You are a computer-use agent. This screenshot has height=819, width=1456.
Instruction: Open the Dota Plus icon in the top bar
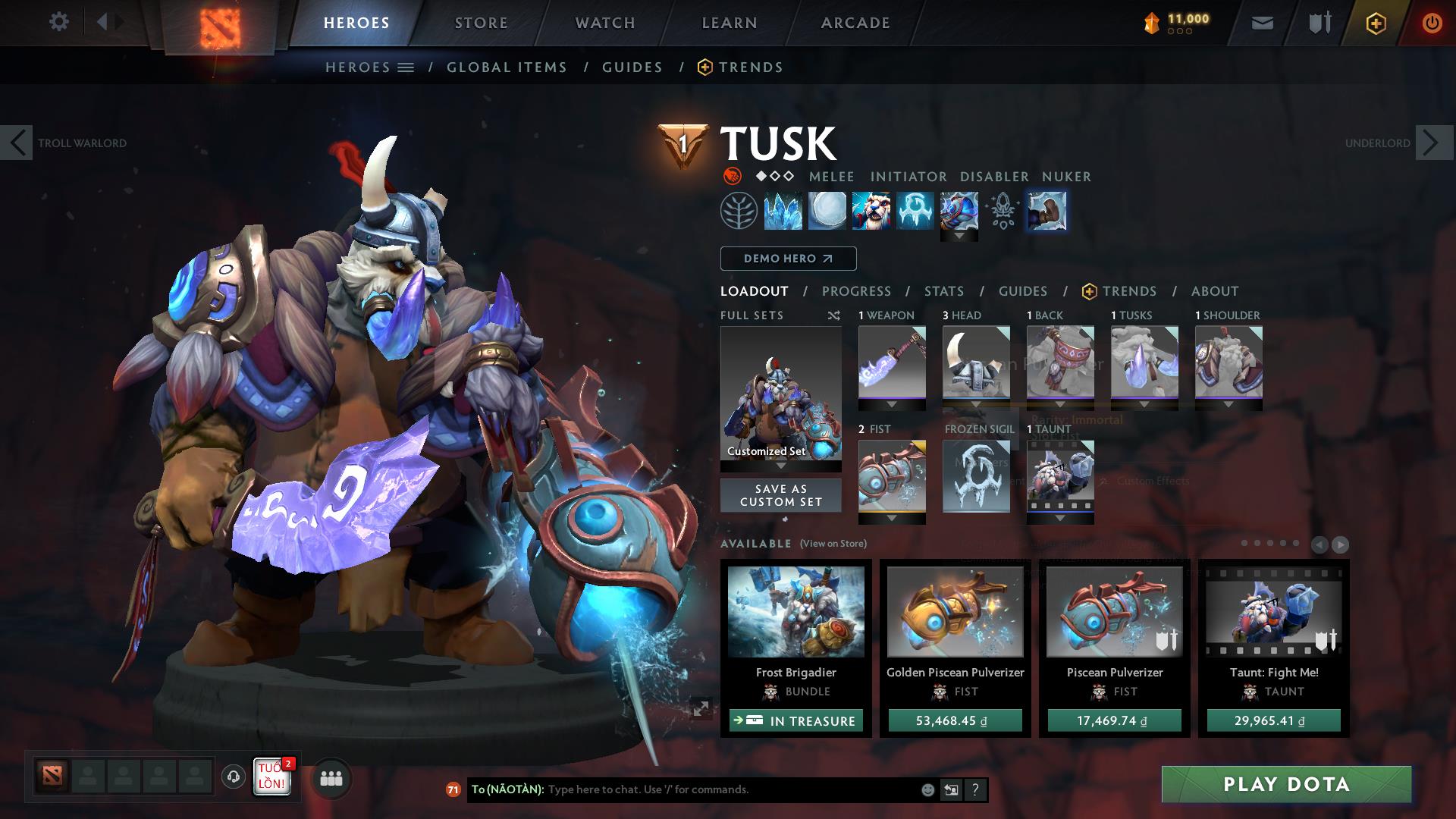1375,23
